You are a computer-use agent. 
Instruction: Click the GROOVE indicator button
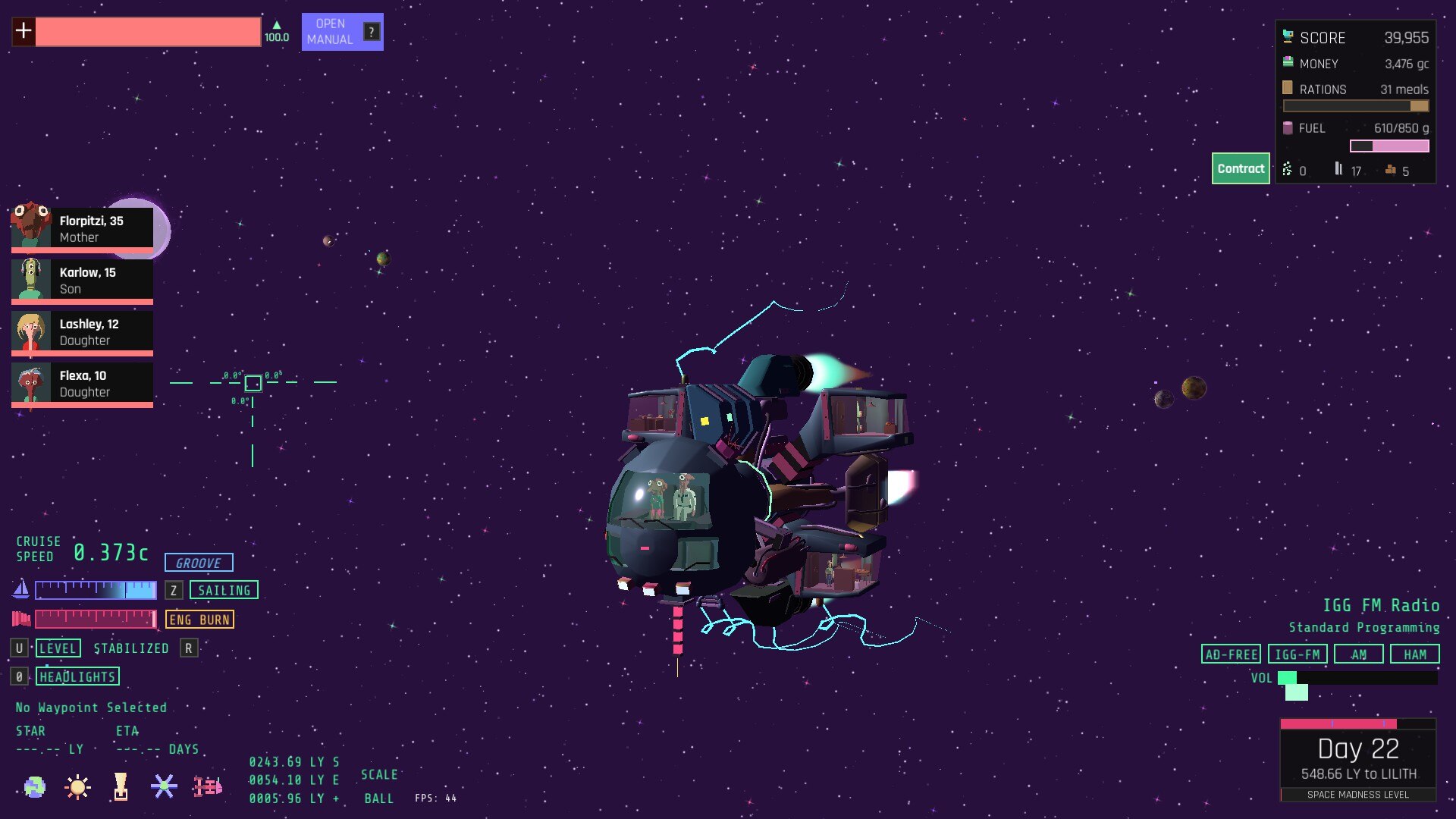199,563
